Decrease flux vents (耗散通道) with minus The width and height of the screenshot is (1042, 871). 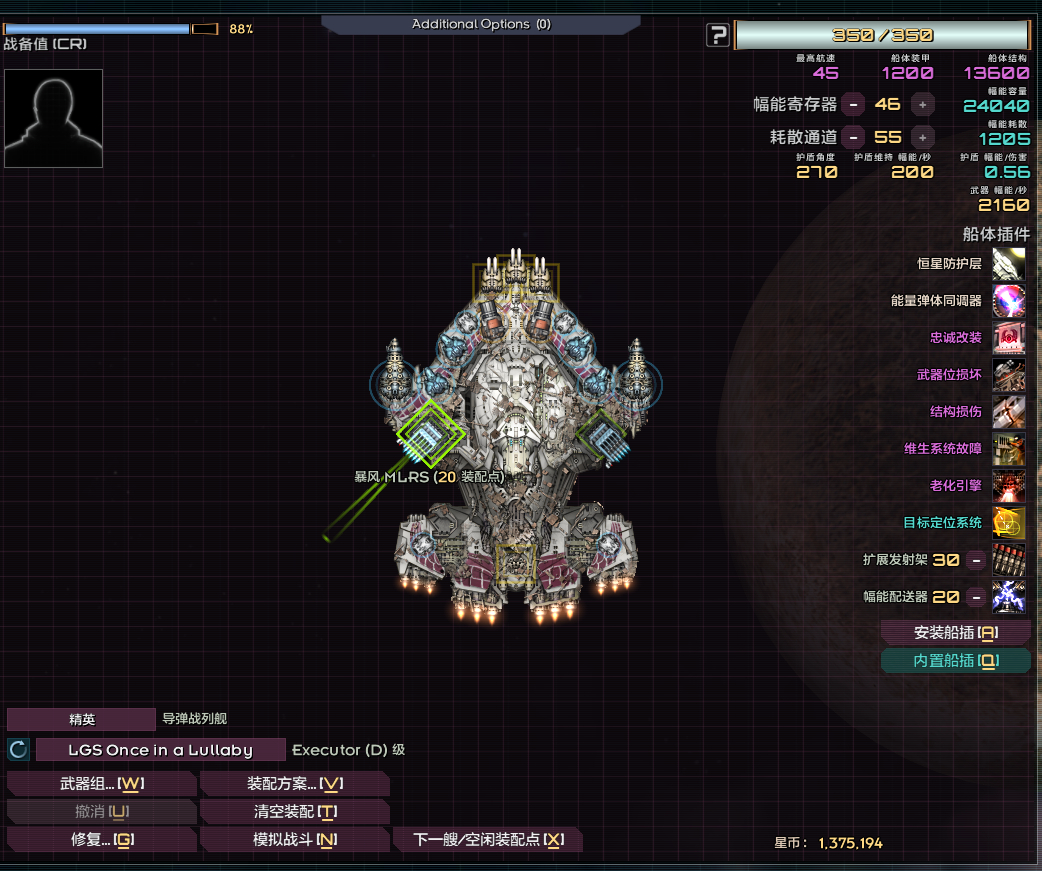(x=853, y=137)
